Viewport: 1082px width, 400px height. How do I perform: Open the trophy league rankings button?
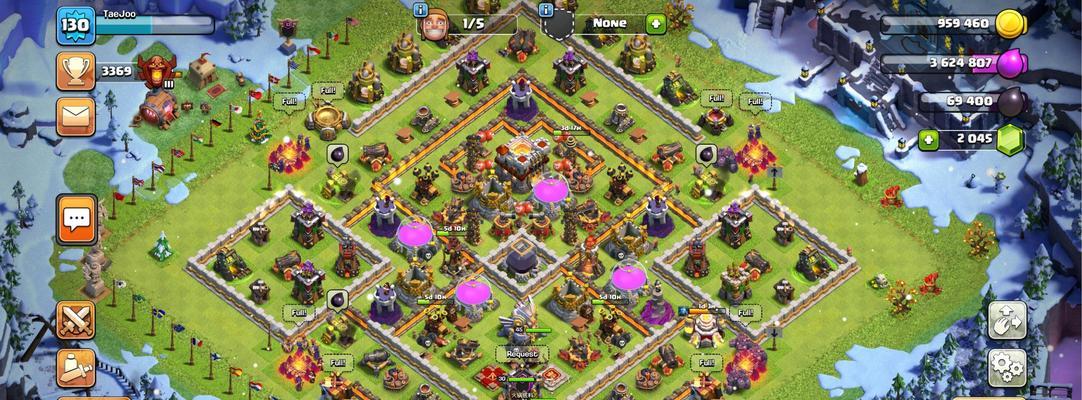coord(76,71)
